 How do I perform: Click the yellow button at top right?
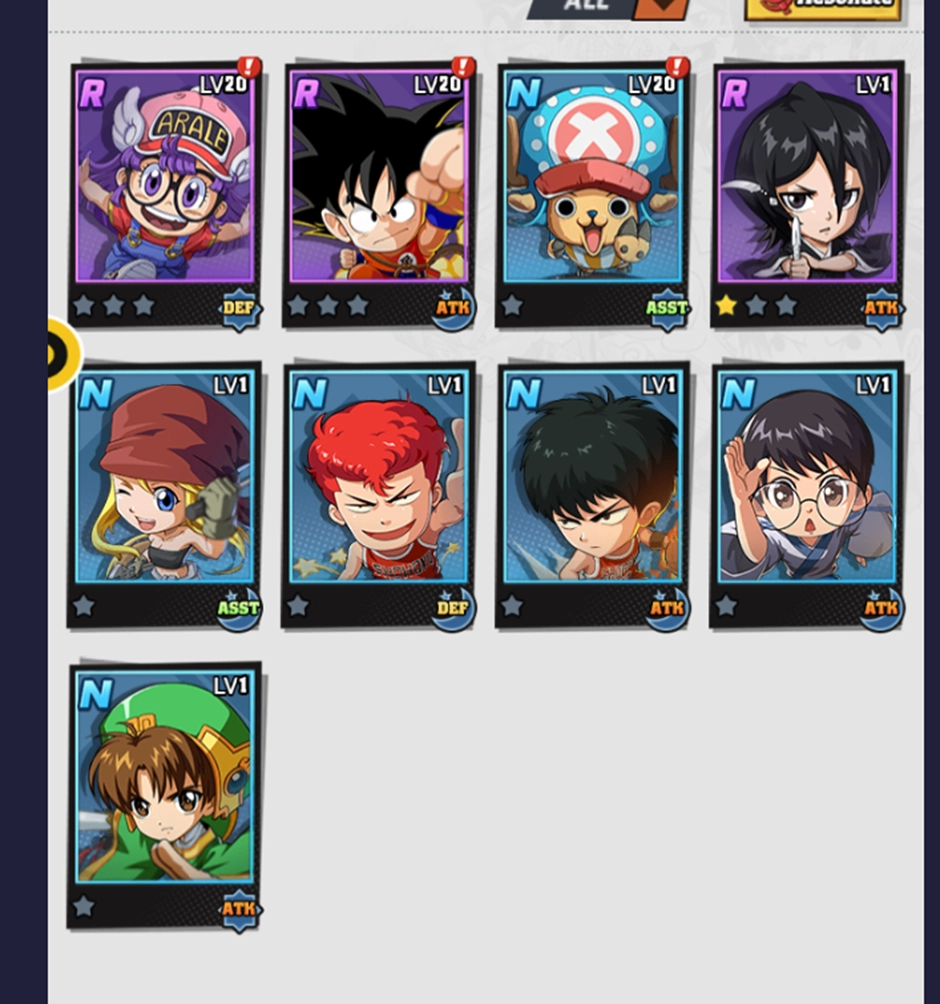tap(822, 8)
